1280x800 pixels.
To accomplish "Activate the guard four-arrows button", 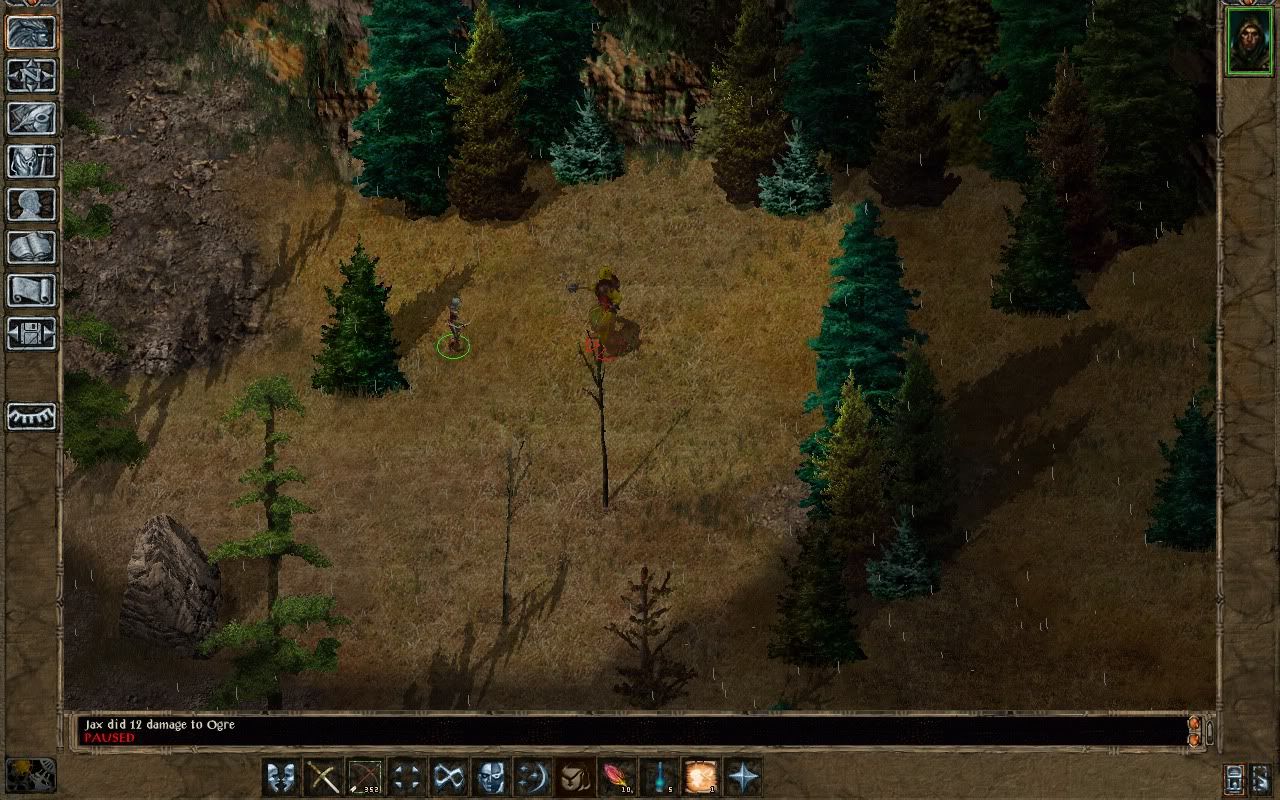I will pyautogui.click(x=407, y=777).
